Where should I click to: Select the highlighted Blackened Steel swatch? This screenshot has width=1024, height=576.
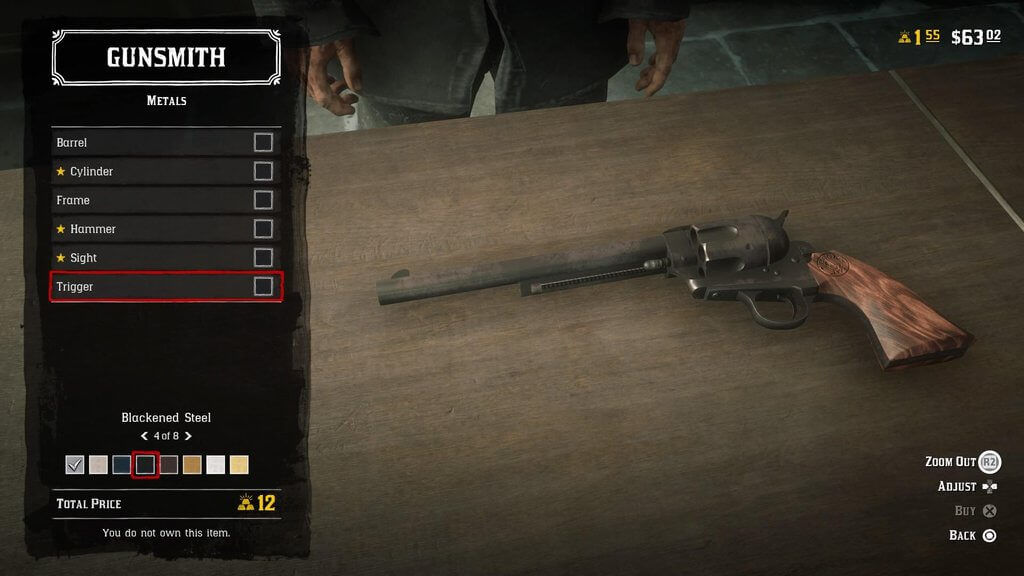pos(145,465)
